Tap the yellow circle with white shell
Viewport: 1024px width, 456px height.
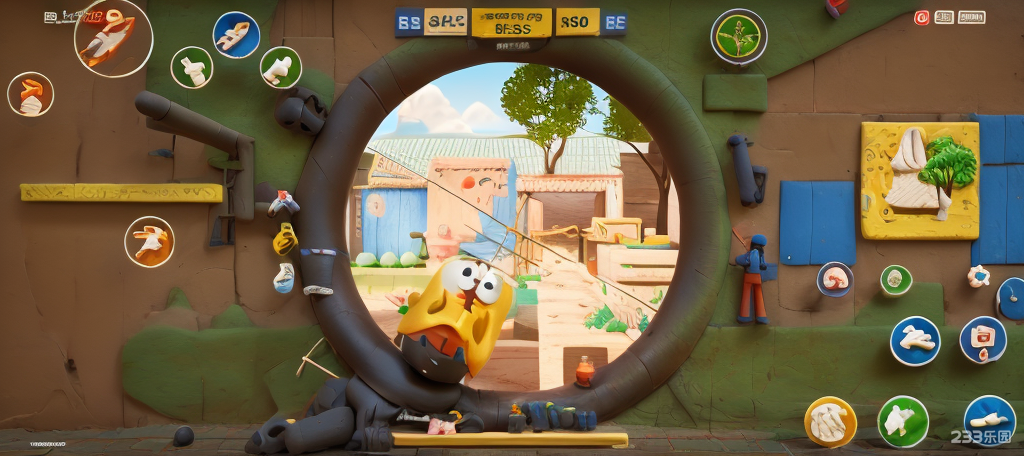[x=830, y=421]
